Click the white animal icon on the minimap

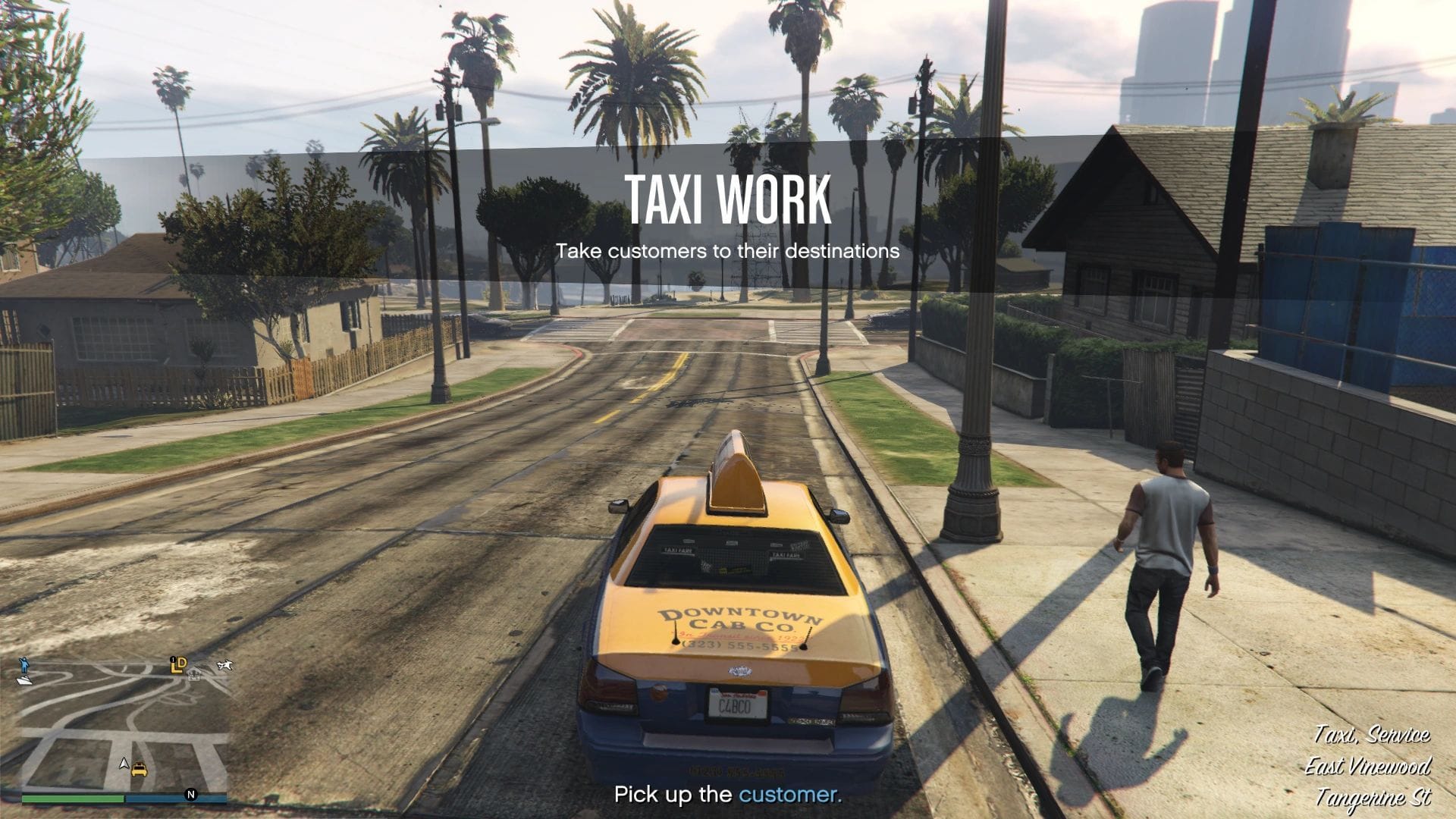click(x=224, y=665)
